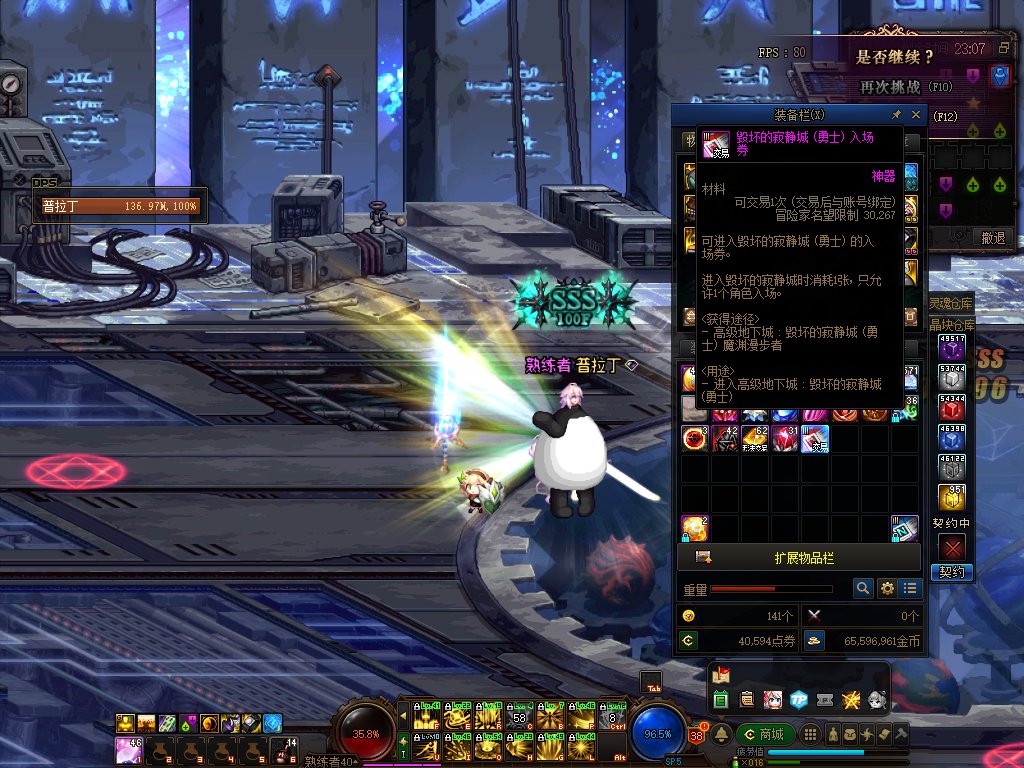Click the 契约 contract button
This screenshot has height=768, width=1024.
pyautogui.click(x=952, y=572)
